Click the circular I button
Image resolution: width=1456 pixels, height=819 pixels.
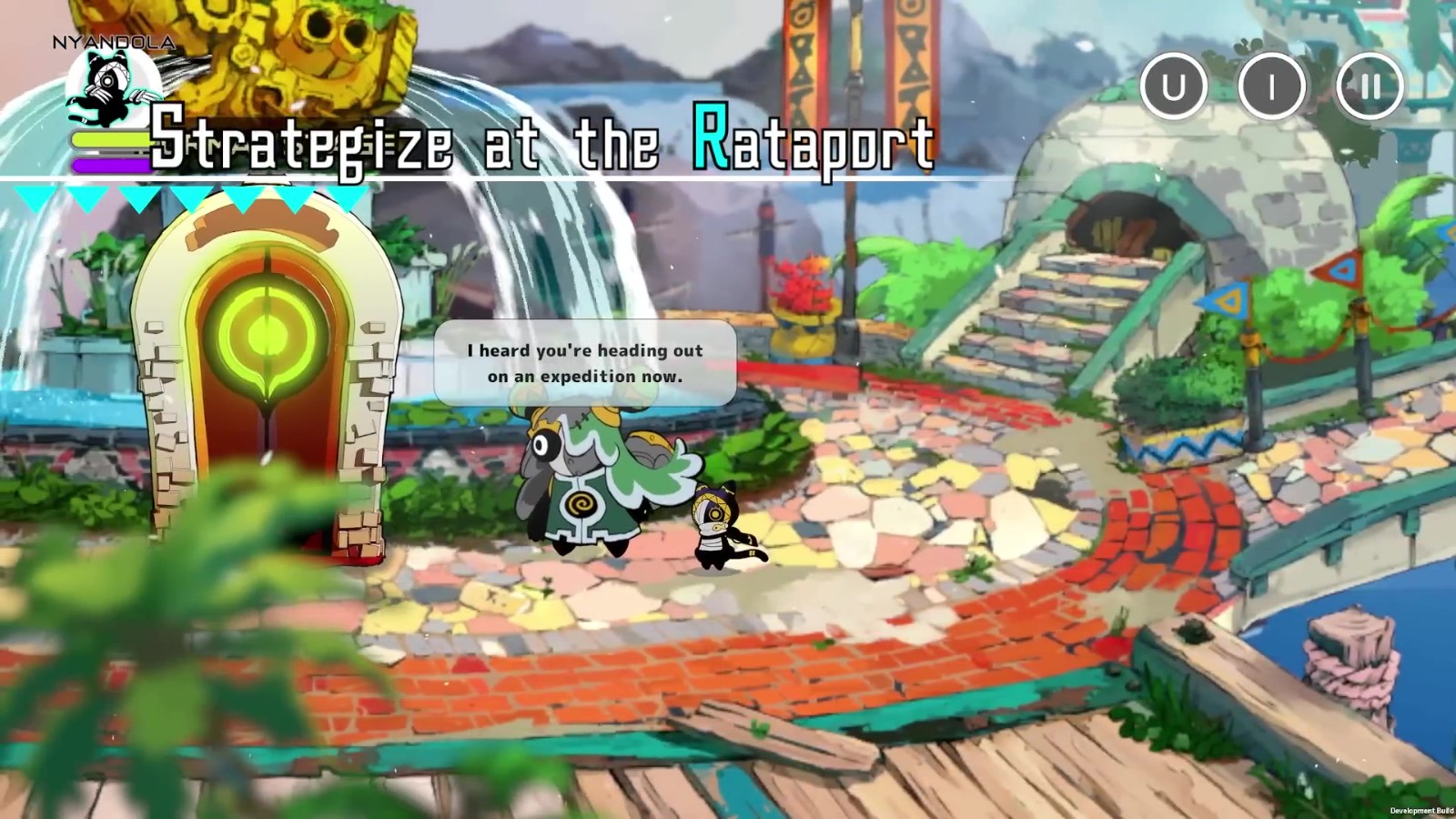[x=1272, y=86]
